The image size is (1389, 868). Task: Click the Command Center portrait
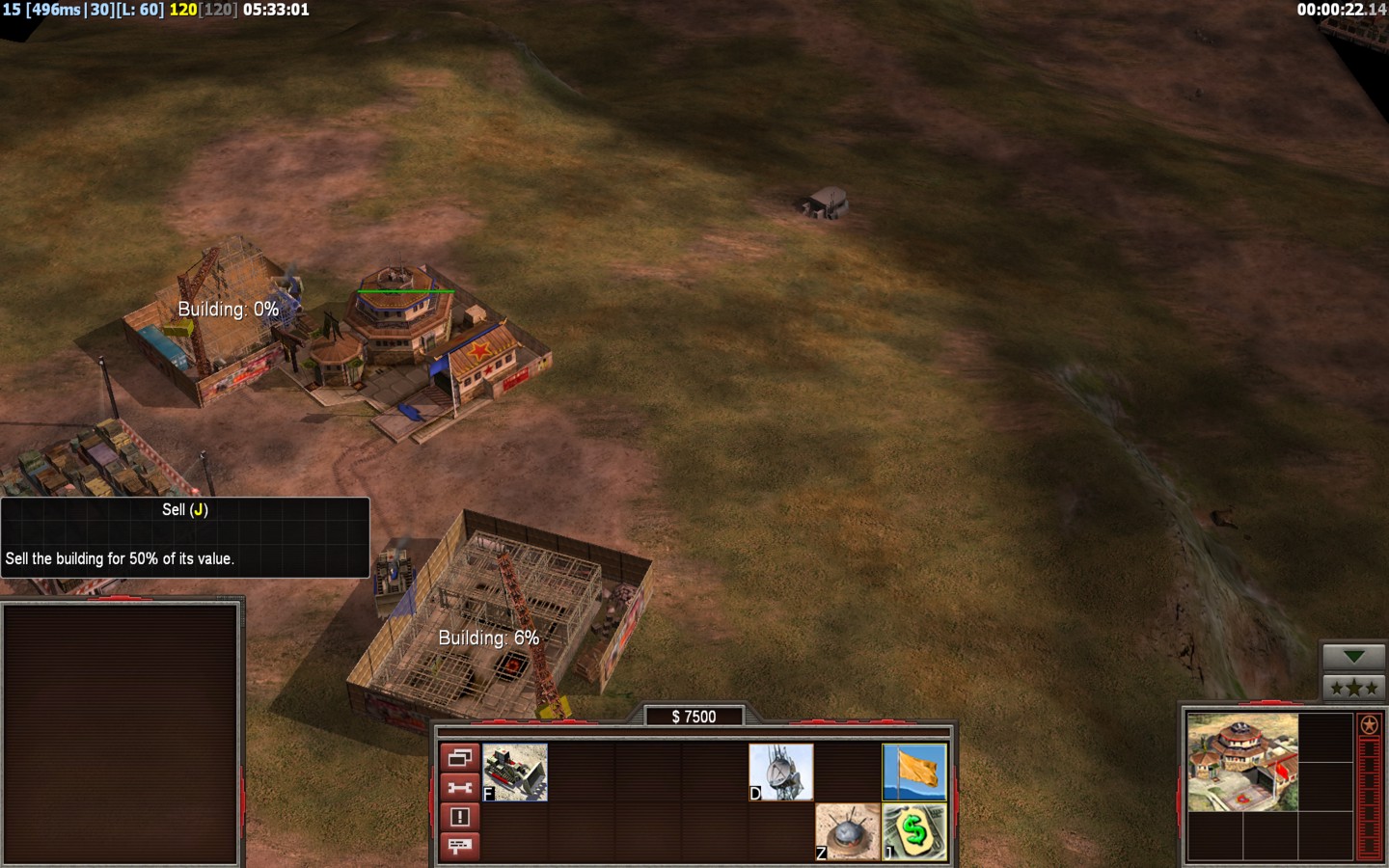click(1242, 762)
